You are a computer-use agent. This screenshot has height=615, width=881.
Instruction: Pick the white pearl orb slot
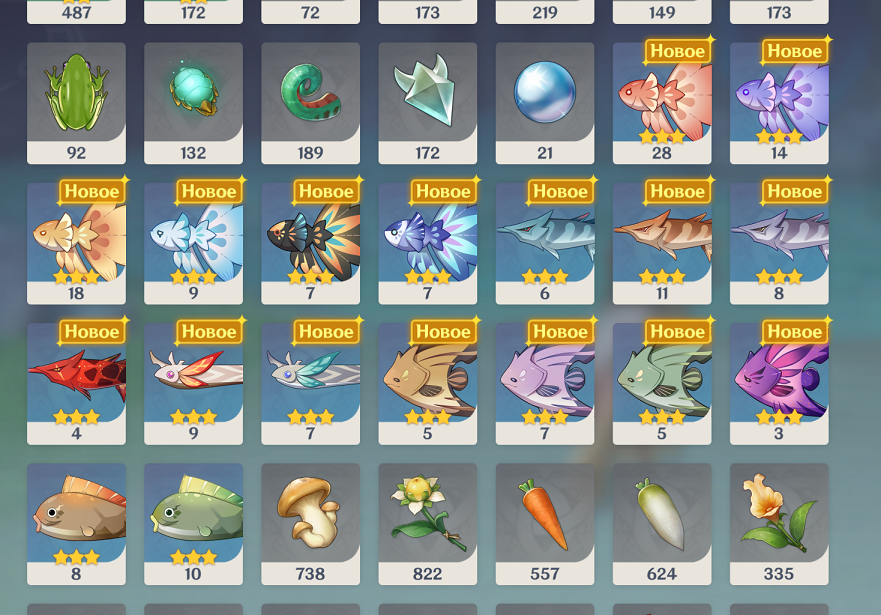(x=545, y=102)
